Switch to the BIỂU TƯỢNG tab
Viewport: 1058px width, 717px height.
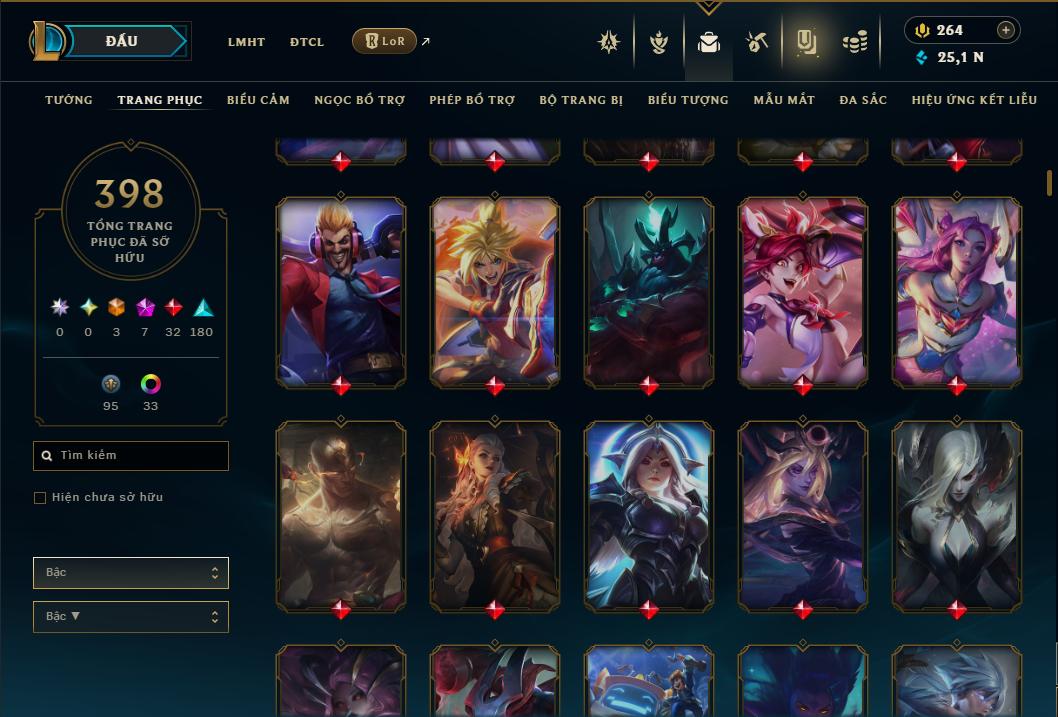(688, 100)
